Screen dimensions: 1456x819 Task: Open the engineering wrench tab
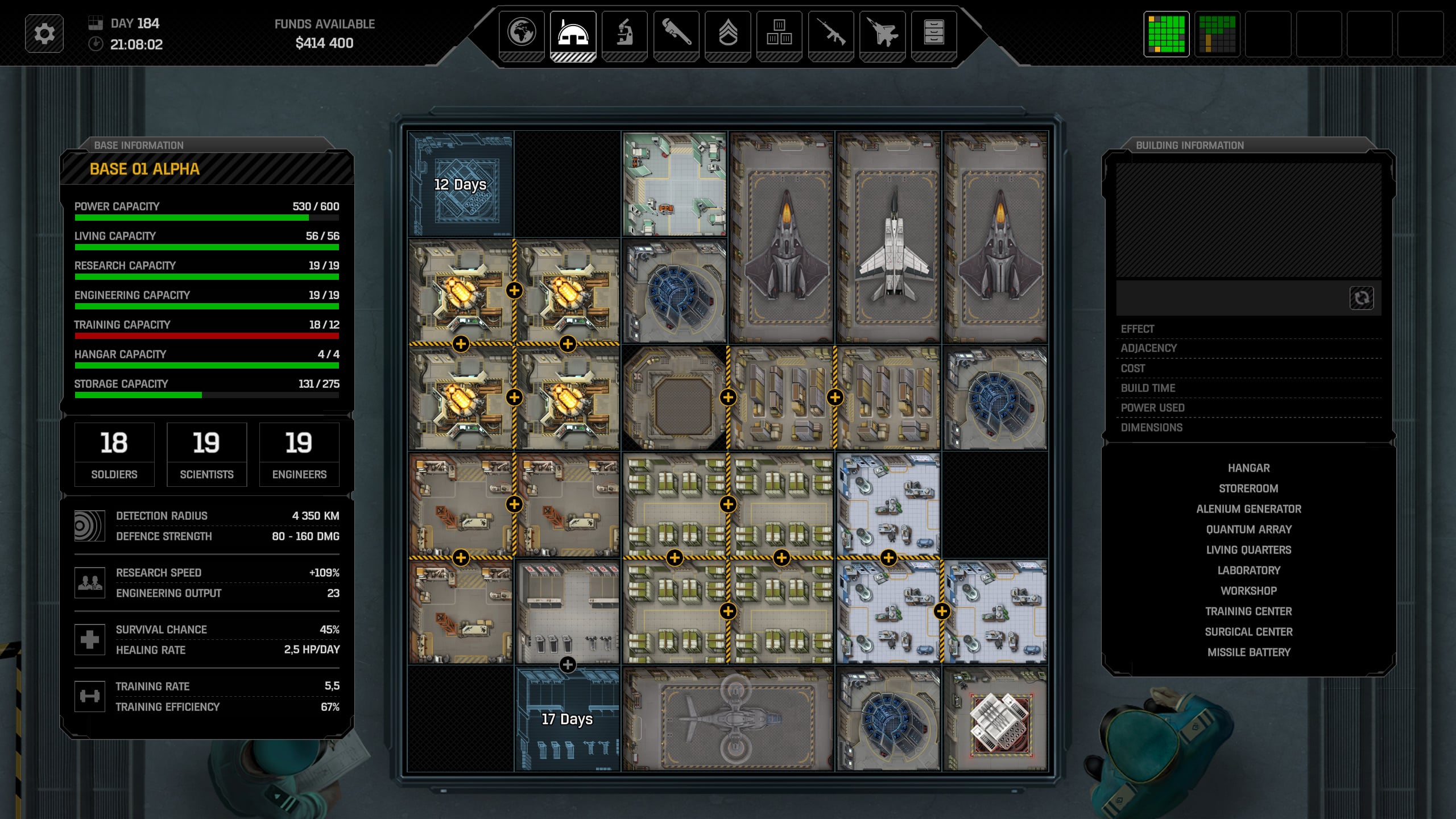click(x=676, y=32)
